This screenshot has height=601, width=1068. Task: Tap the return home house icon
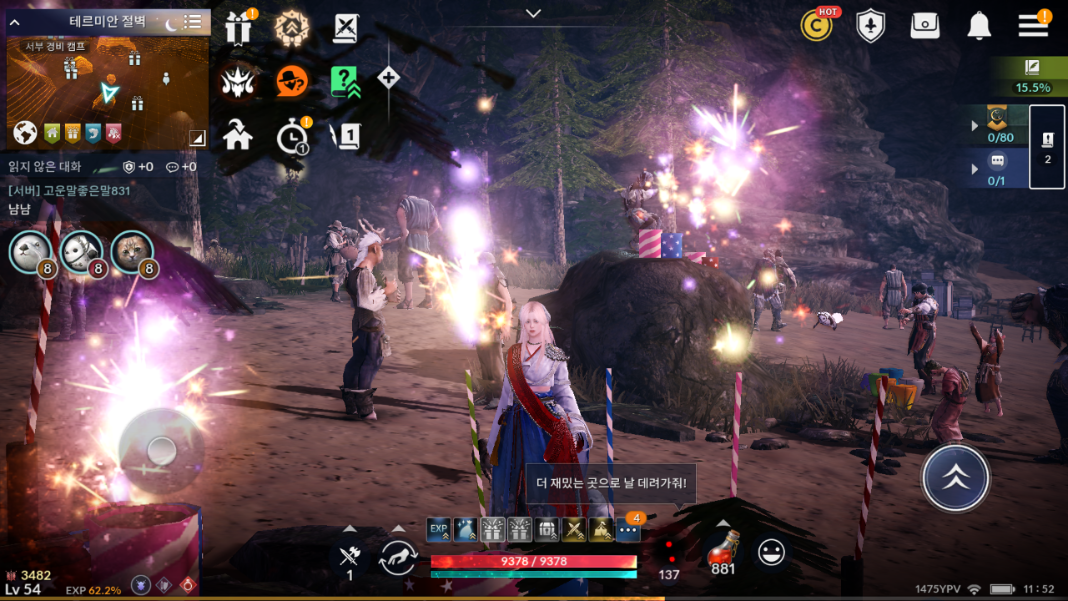coord(238,135)
